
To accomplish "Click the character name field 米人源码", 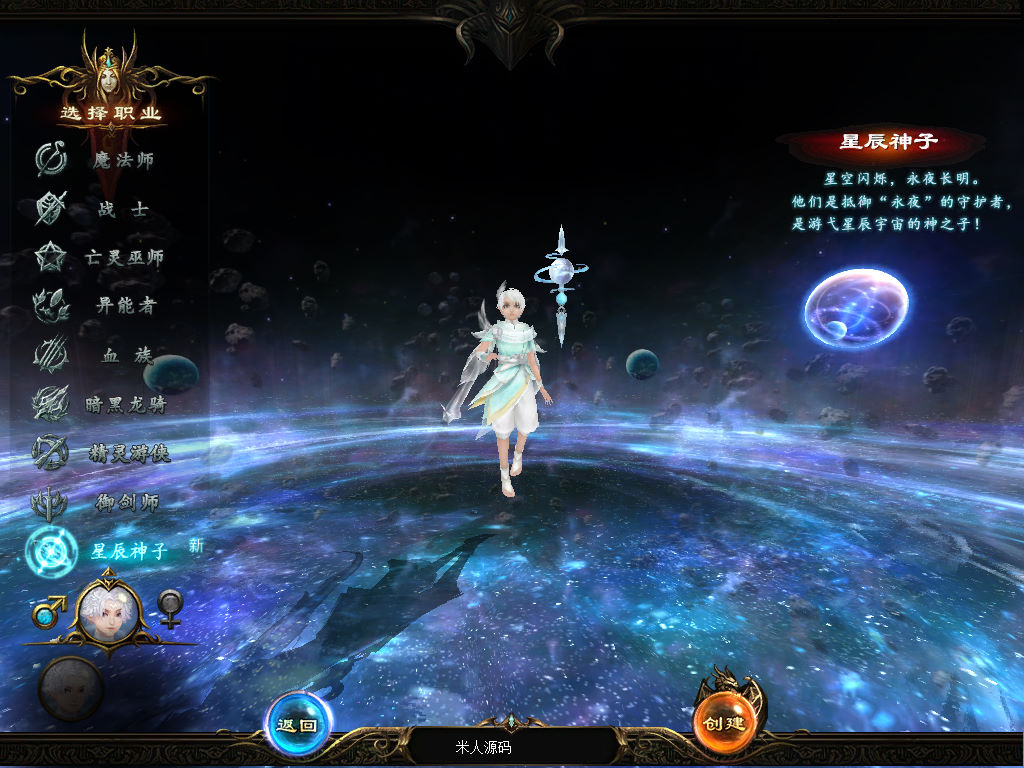I will pos(512,747).
